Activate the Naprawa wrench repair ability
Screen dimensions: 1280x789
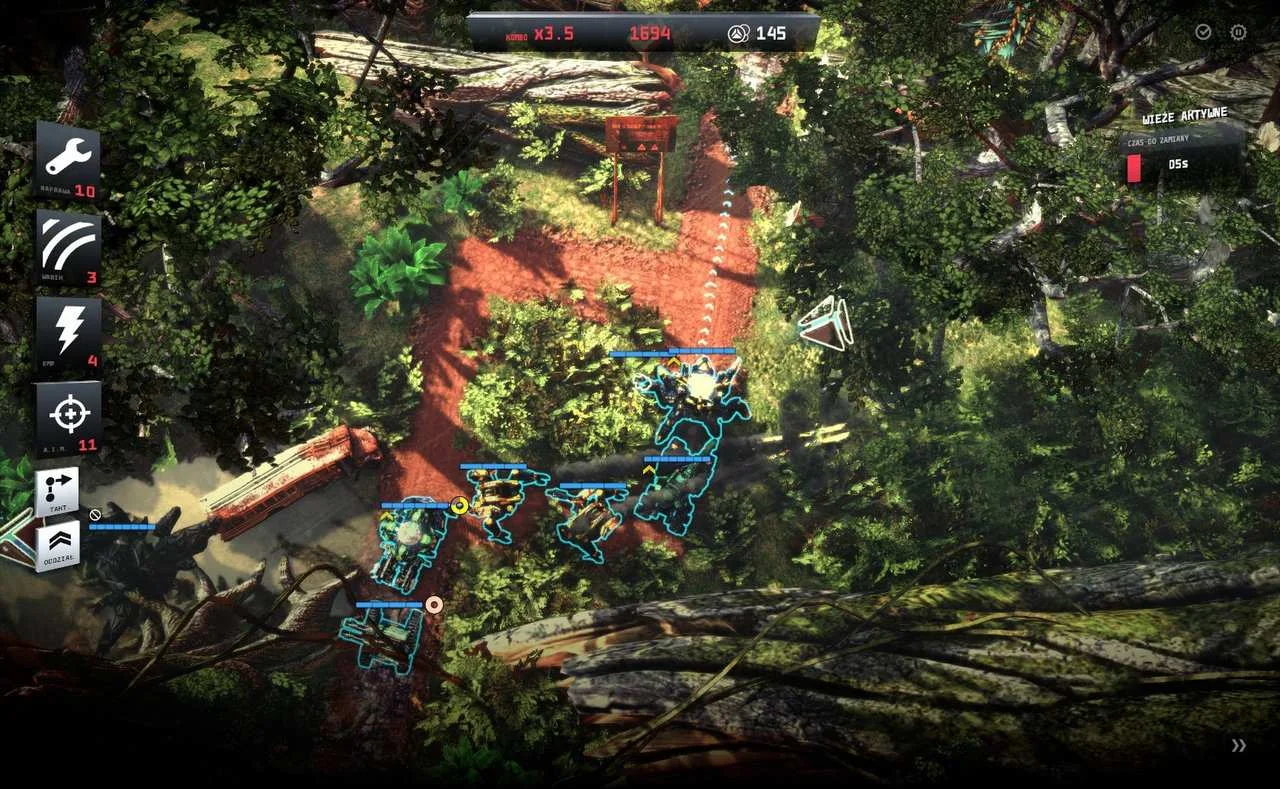tap(68, 160)
